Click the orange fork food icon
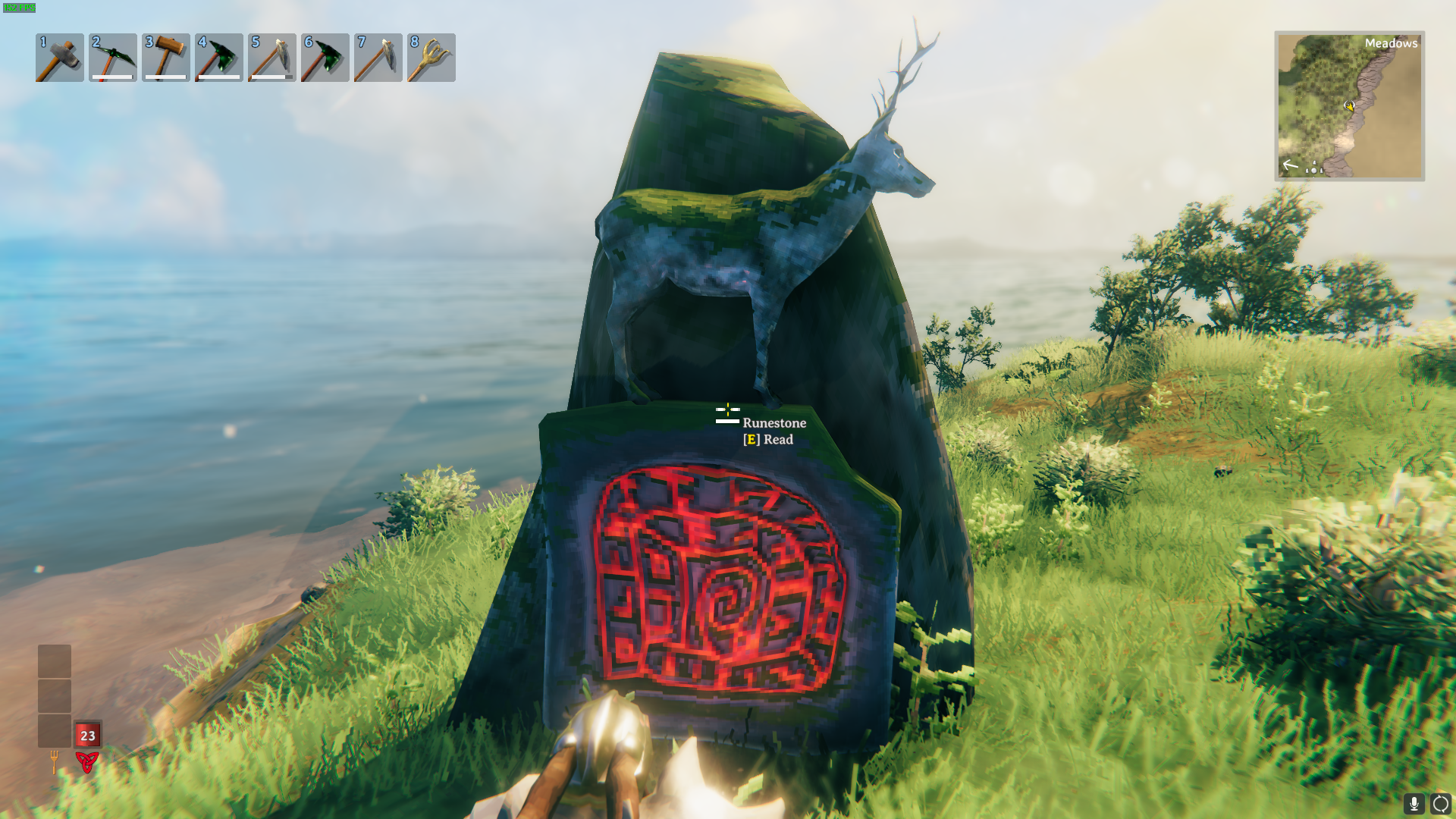The height and width of the screenshot is (819, 1456). [x=54, y=761]
